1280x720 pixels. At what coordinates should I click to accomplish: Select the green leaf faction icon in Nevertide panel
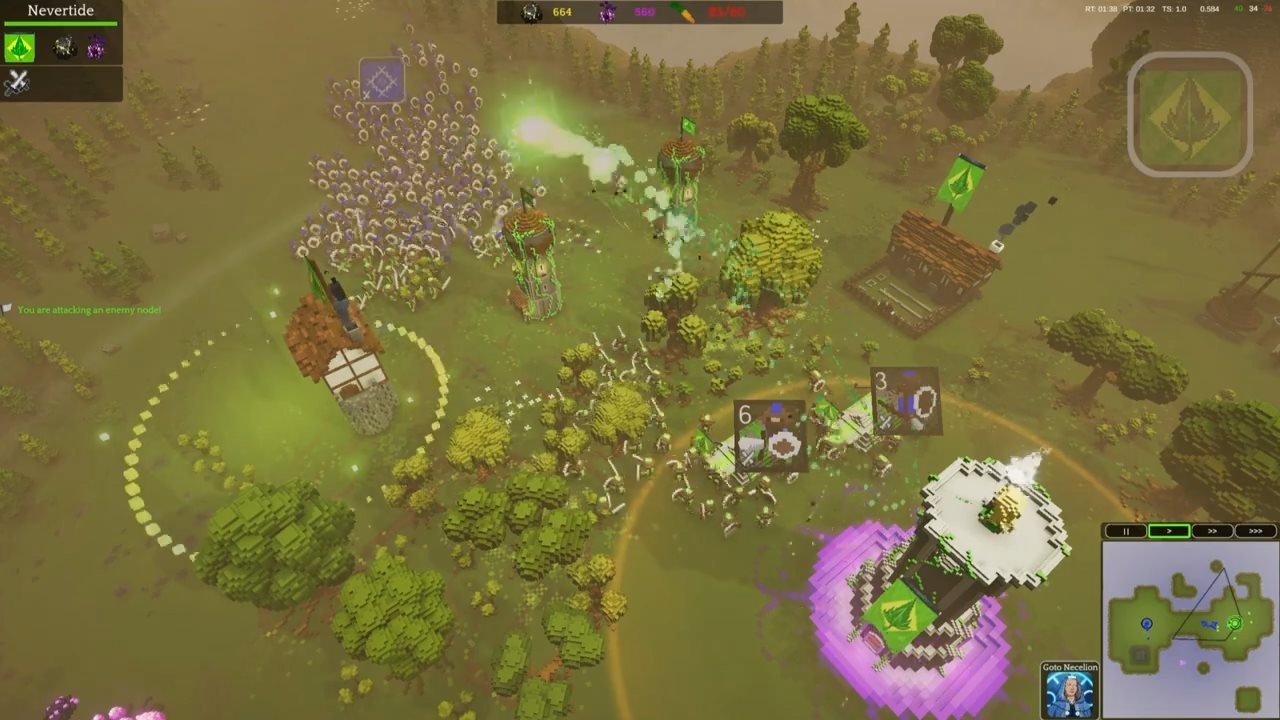click(x=20, y=48)
